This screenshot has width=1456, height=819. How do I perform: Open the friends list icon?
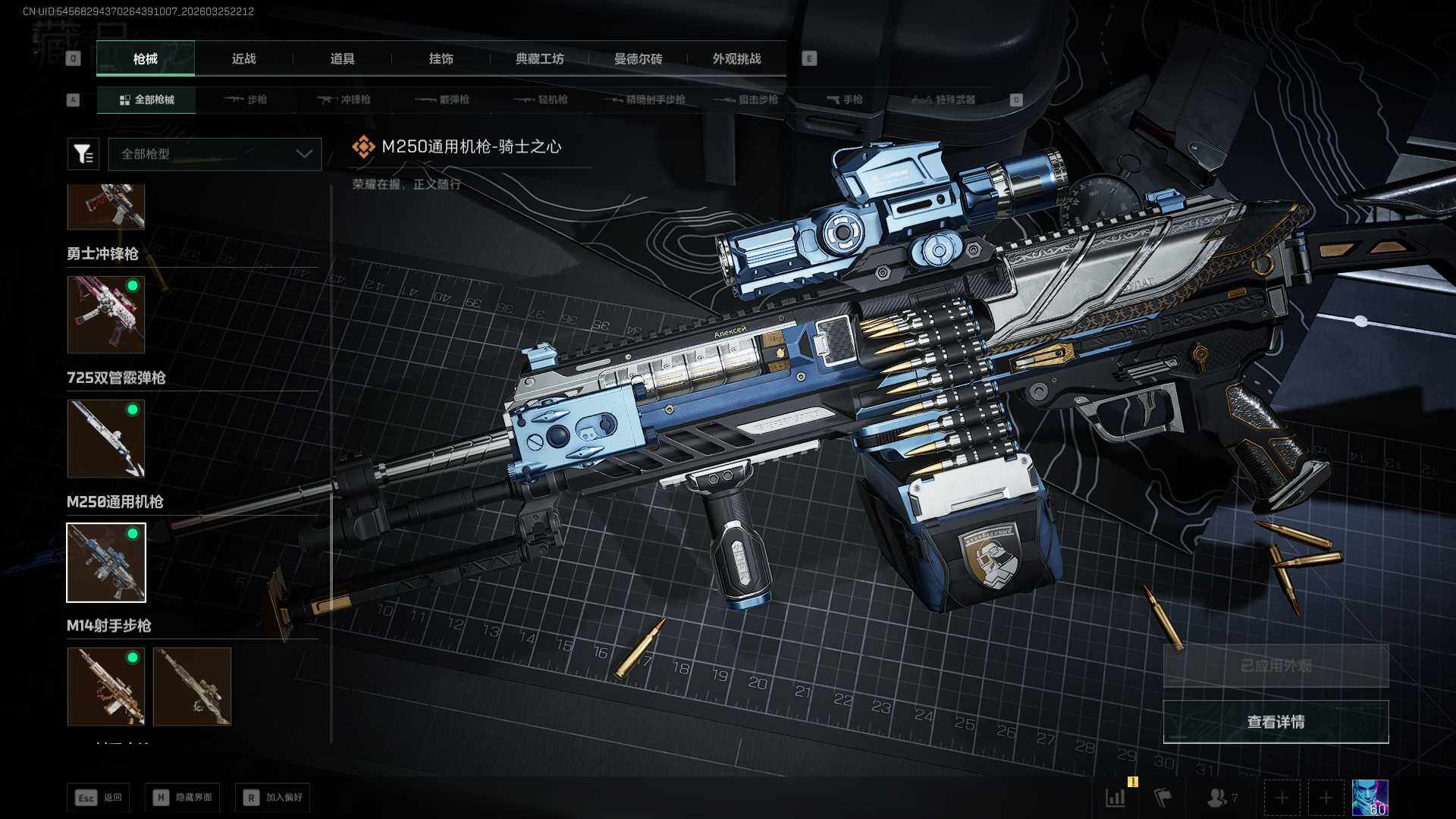(1220, 798)
